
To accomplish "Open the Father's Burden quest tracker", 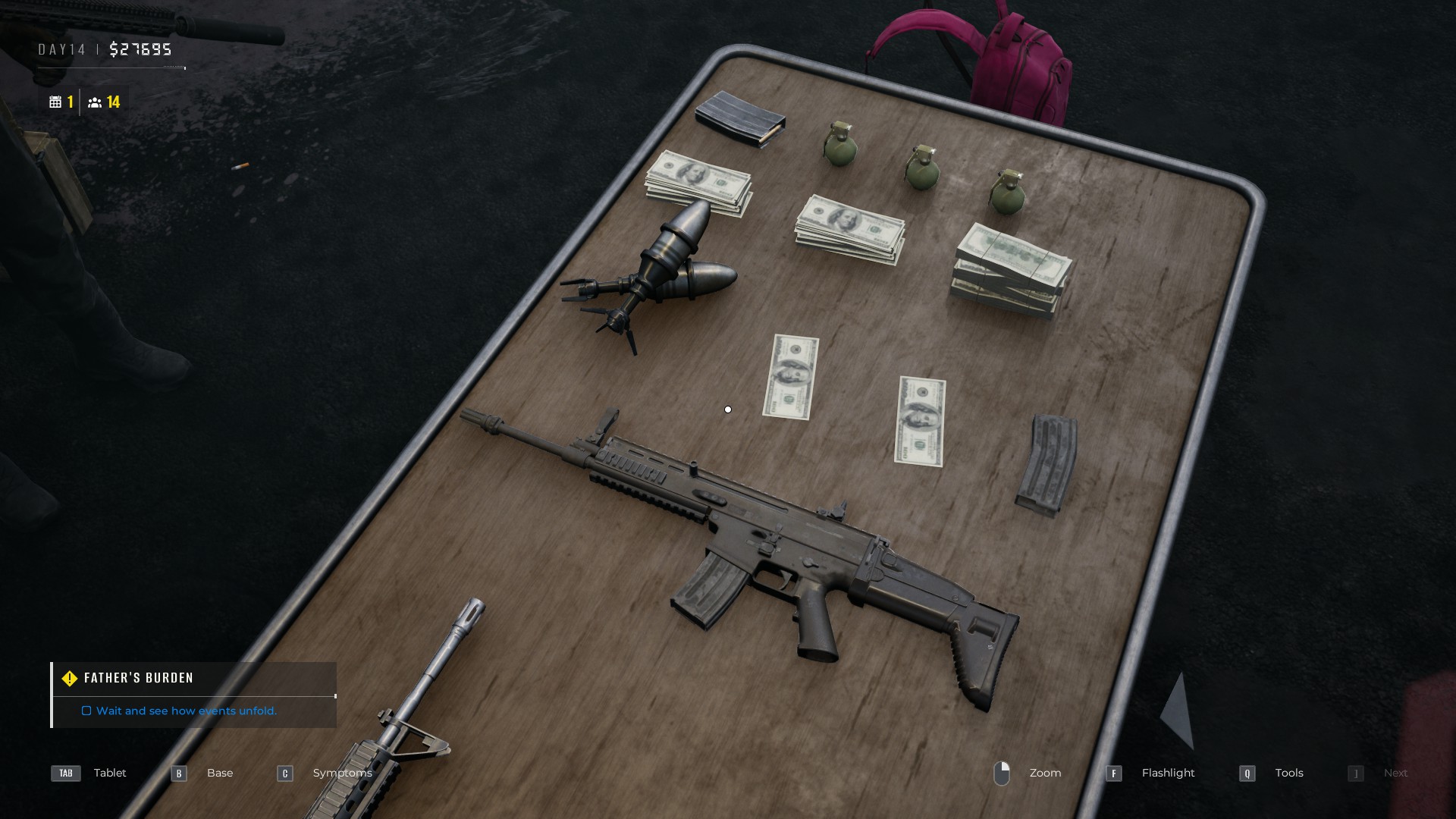I will (139, 678).
